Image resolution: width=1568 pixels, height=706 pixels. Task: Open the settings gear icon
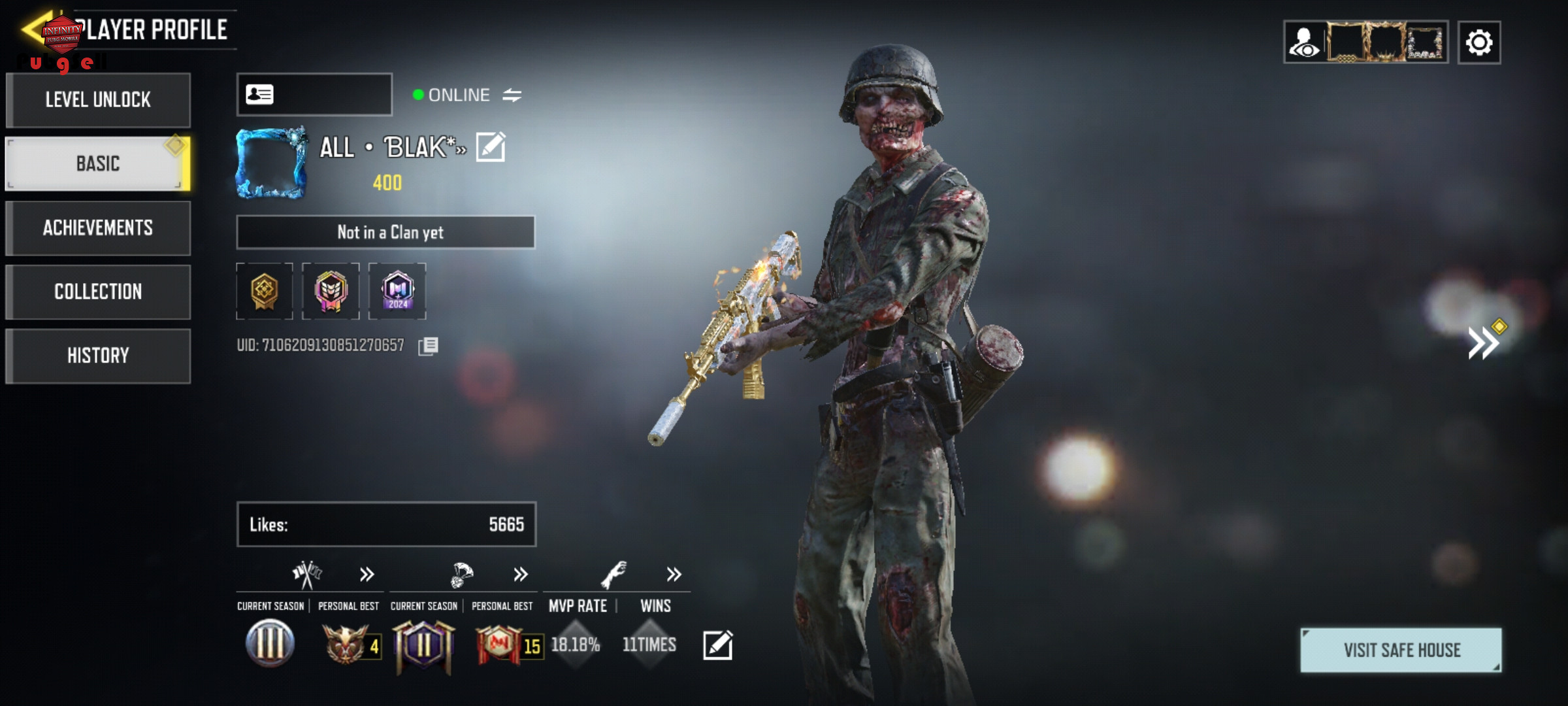1479,43
